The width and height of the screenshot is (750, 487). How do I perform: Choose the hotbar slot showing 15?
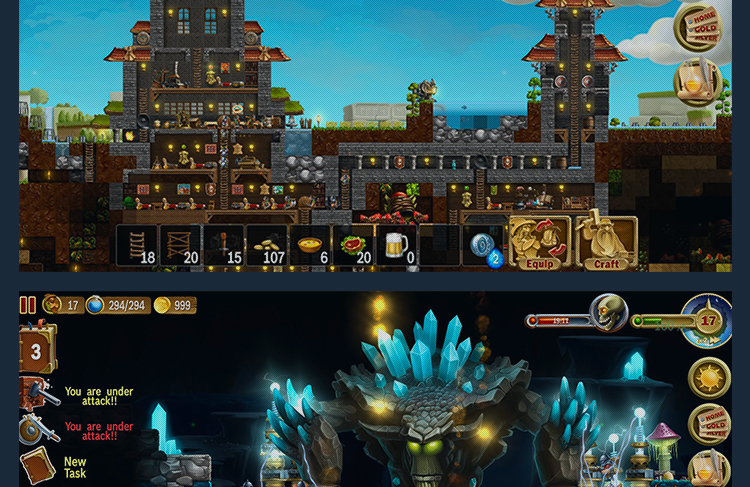coord(223,245)
